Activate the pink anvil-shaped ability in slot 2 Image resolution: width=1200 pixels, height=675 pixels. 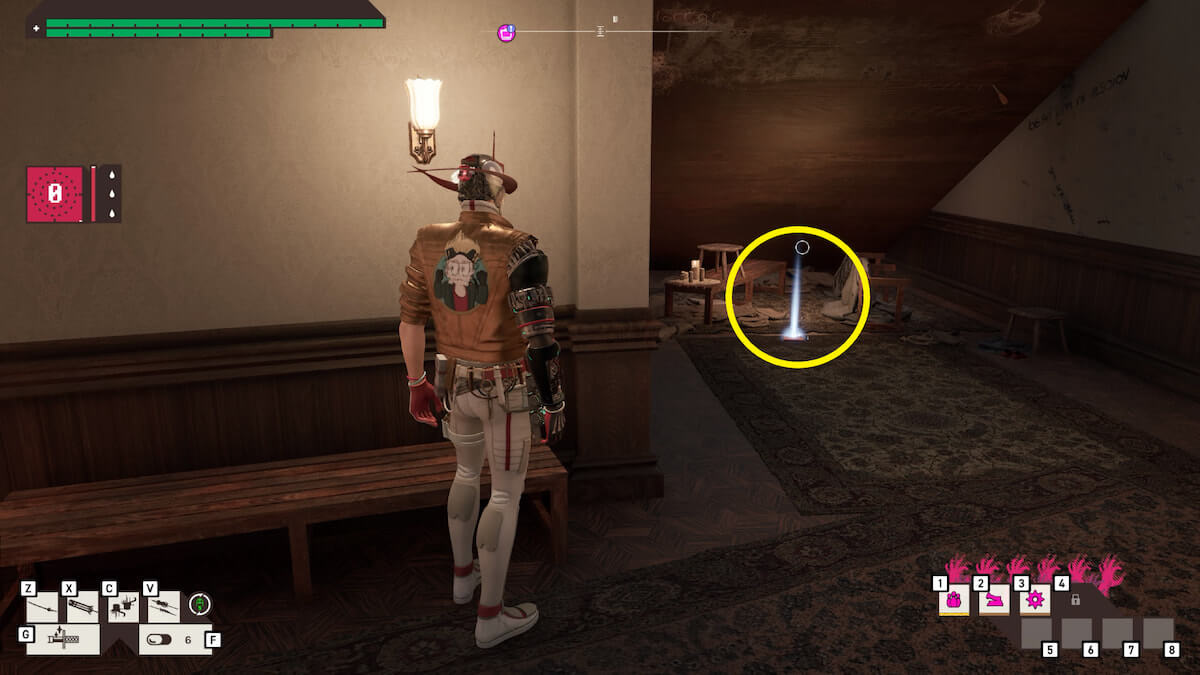(x=994, y=600)
